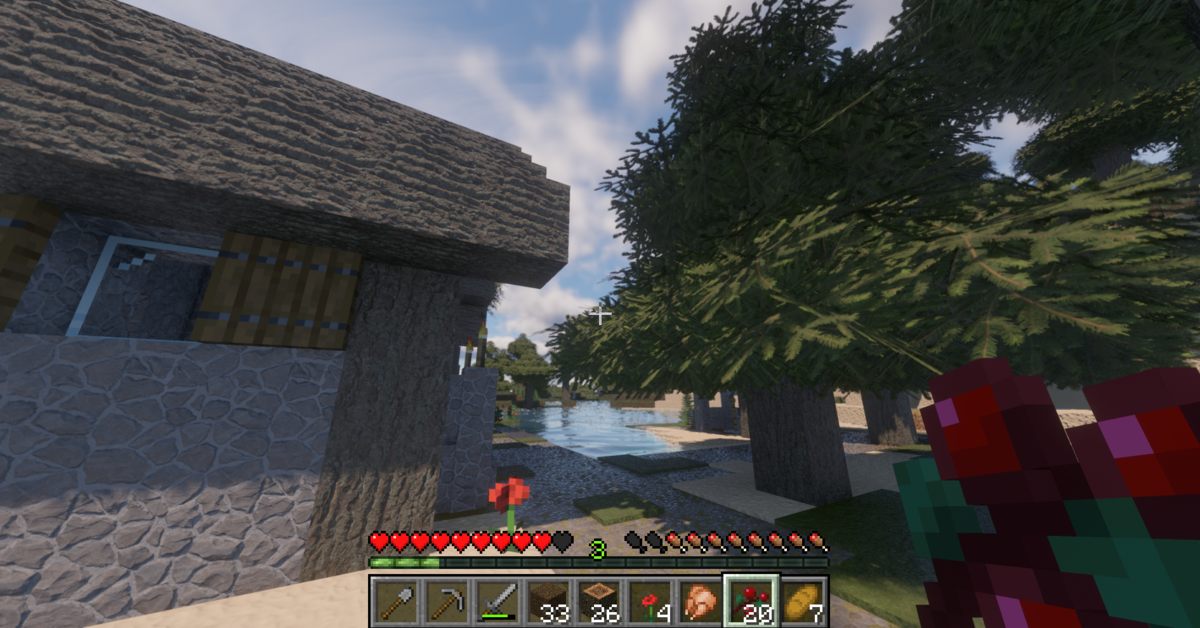Select the shovel hotbar slot

click(x=396, y=602)
